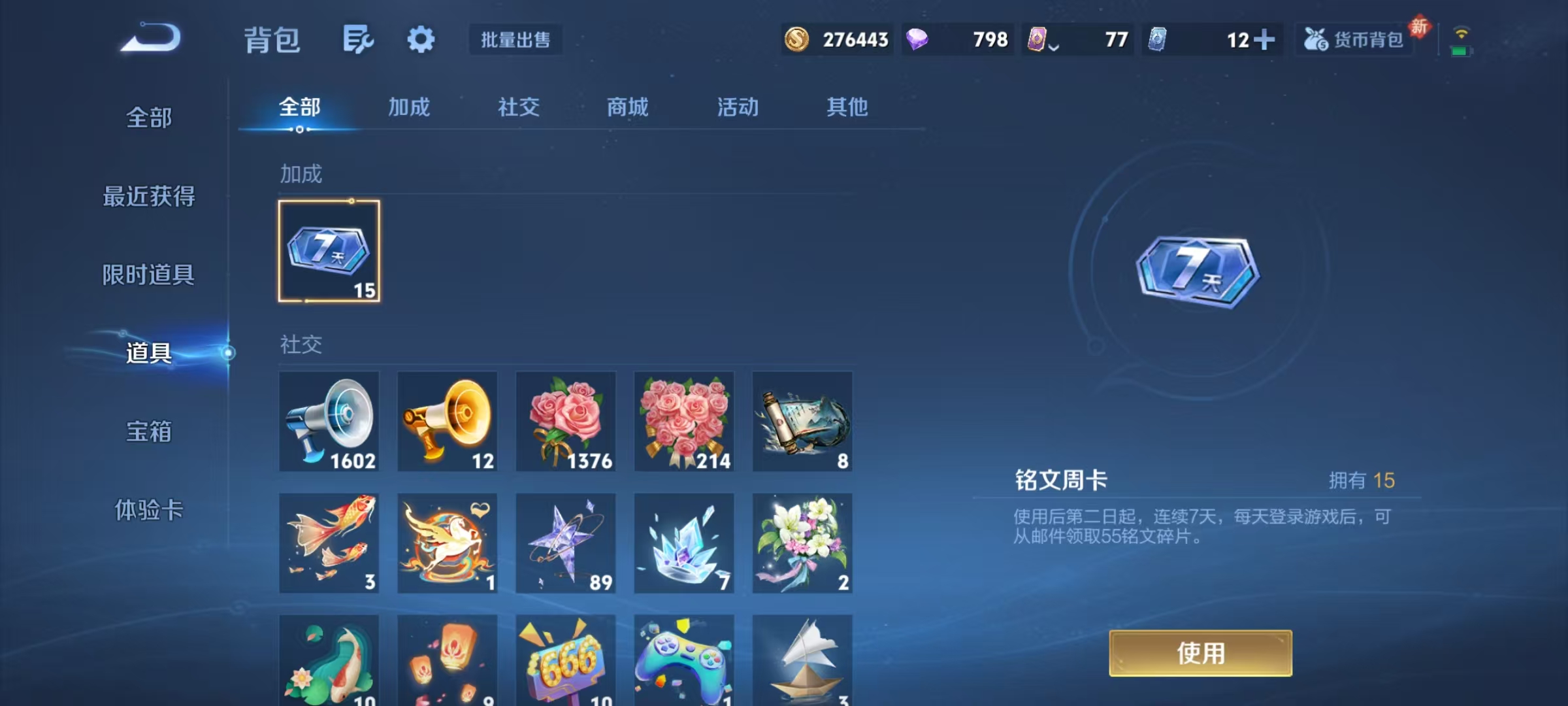Select the golden loudspeaker item with count 12
The height and width of the screenshot is (706, 1568).
pos(448,422)
